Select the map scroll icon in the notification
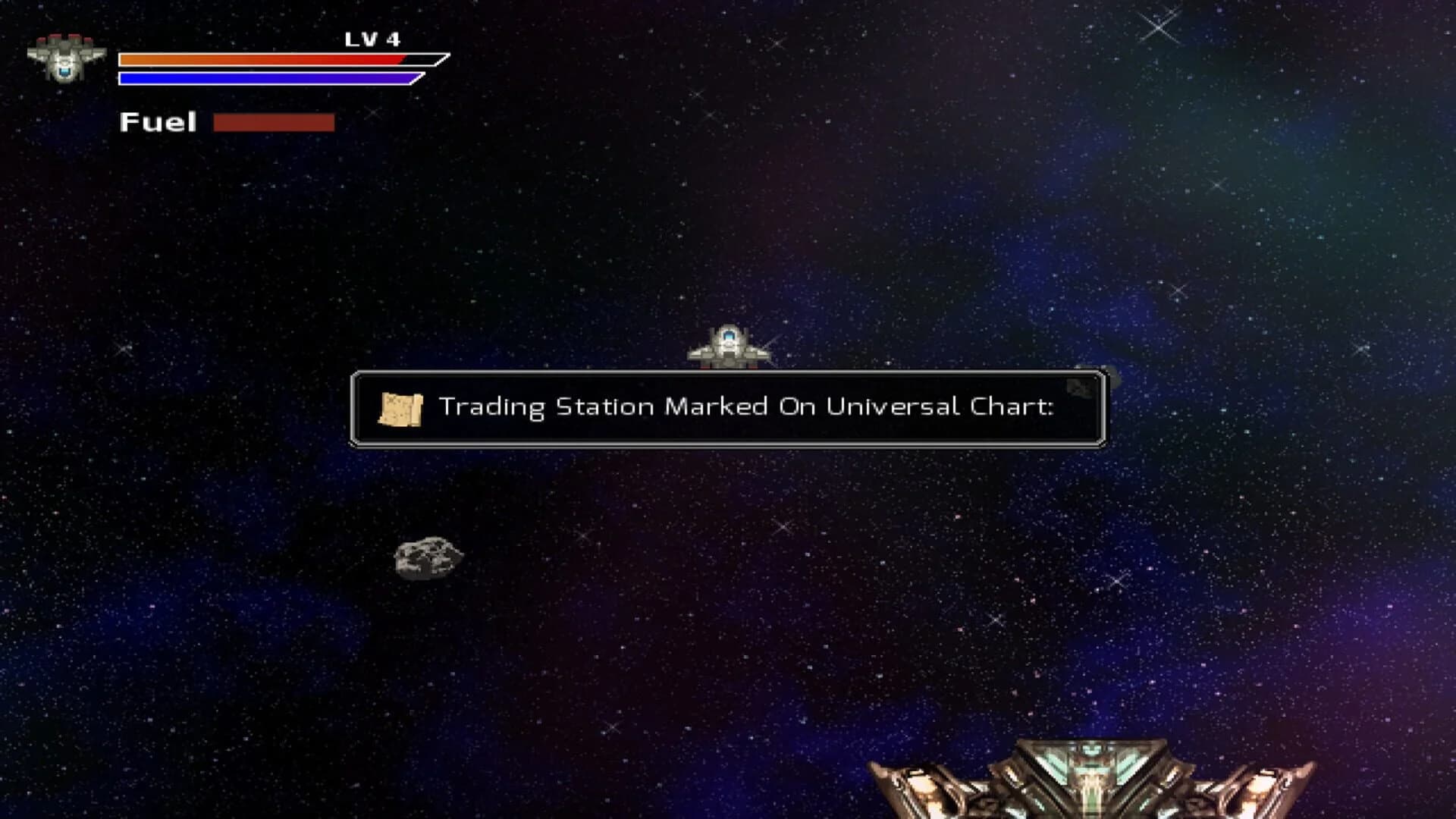Viewport: 1456px width, 819px height. [401, 407]
